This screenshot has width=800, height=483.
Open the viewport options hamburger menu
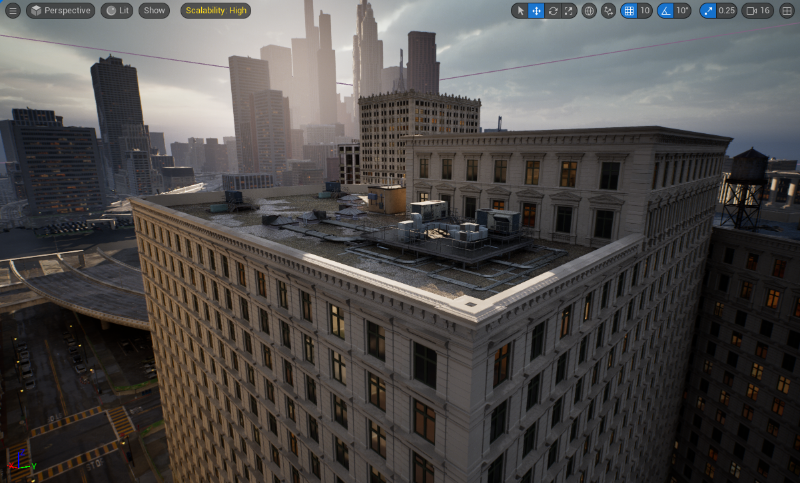click(13, 11)
